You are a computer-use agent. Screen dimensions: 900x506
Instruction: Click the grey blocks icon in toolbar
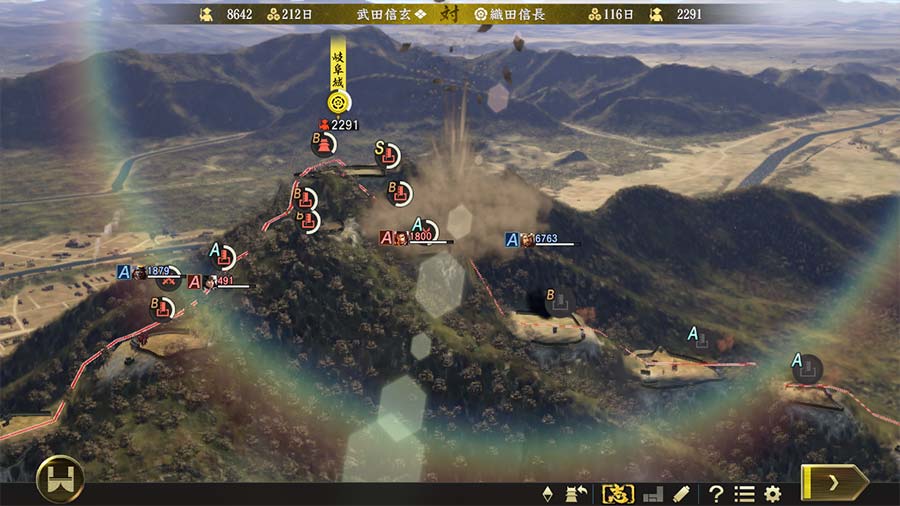point(652,493)
